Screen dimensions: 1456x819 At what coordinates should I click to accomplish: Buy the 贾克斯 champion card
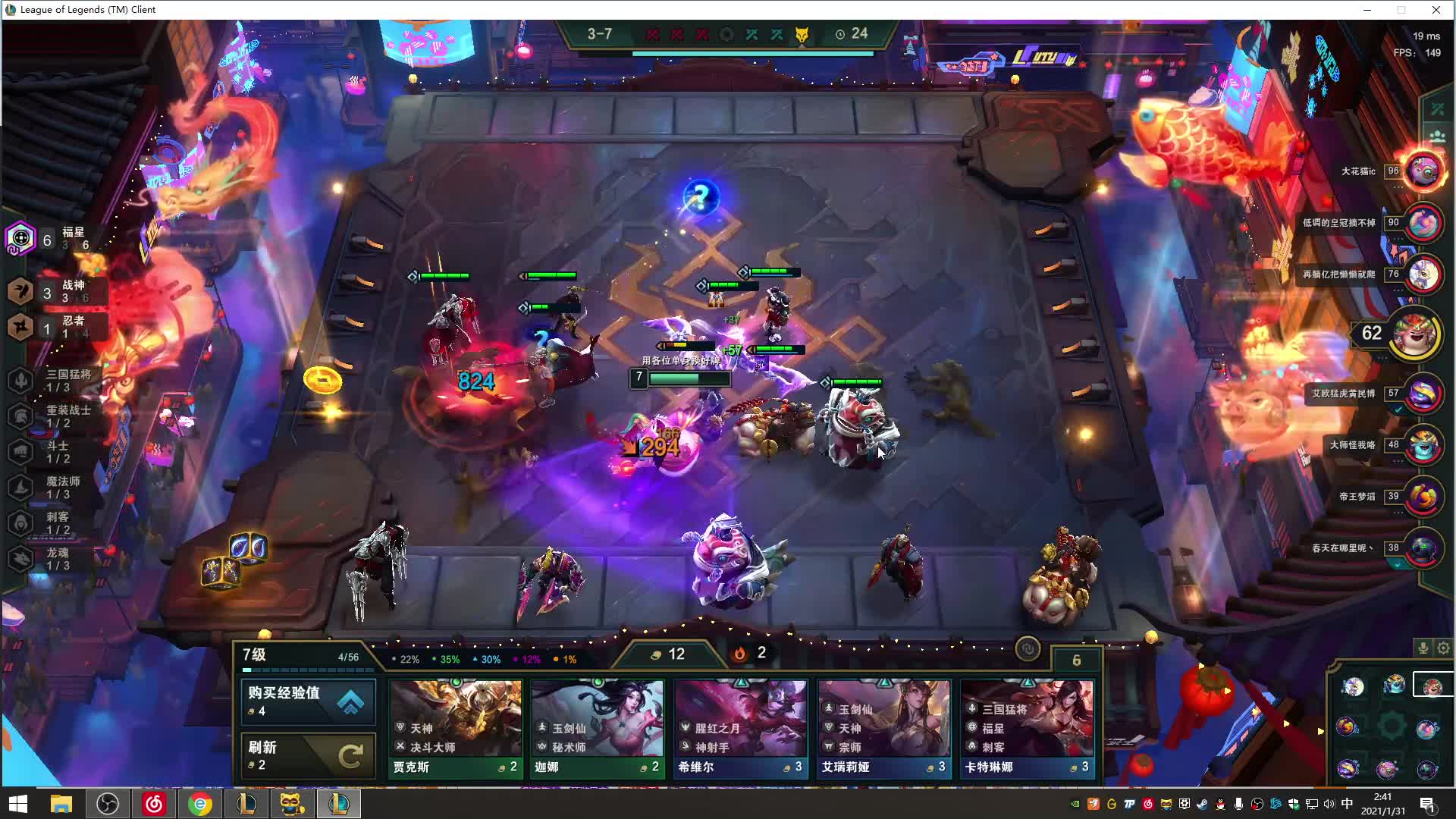[455, 728]
